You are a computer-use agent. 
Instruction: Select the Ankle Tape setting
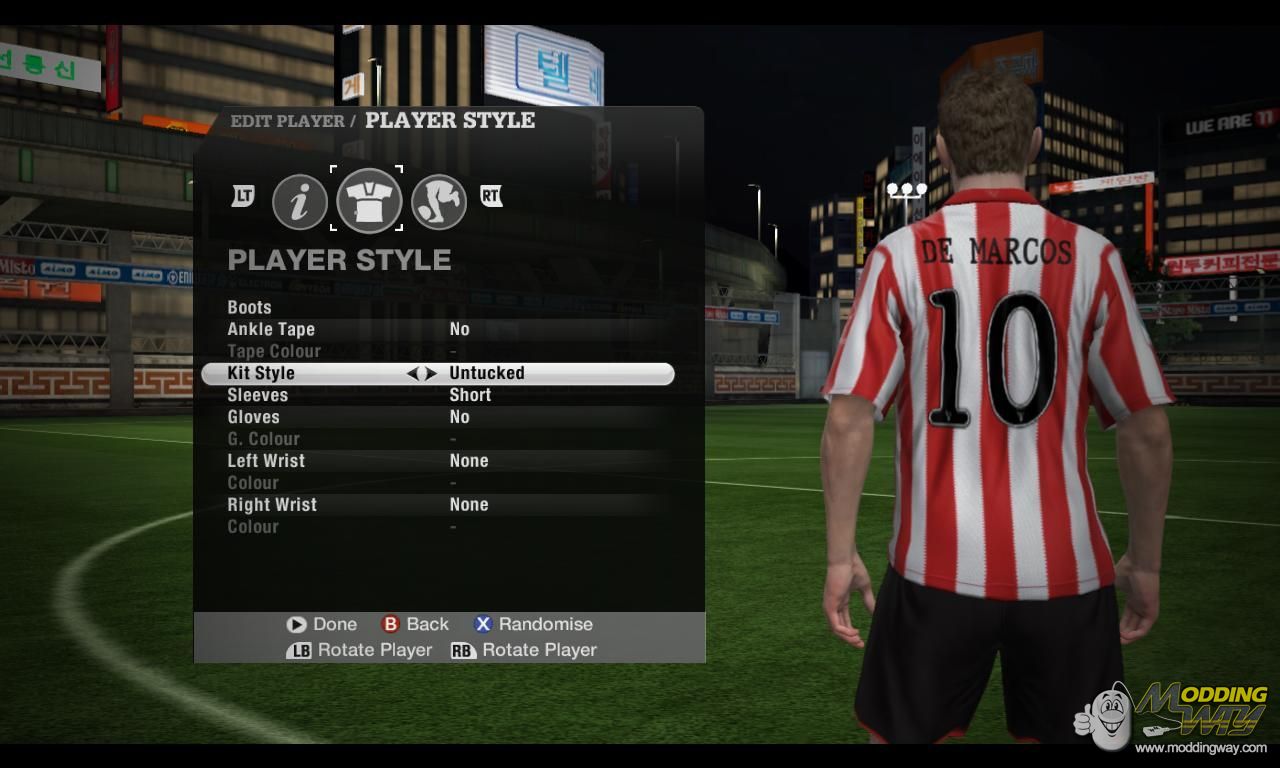271,329
